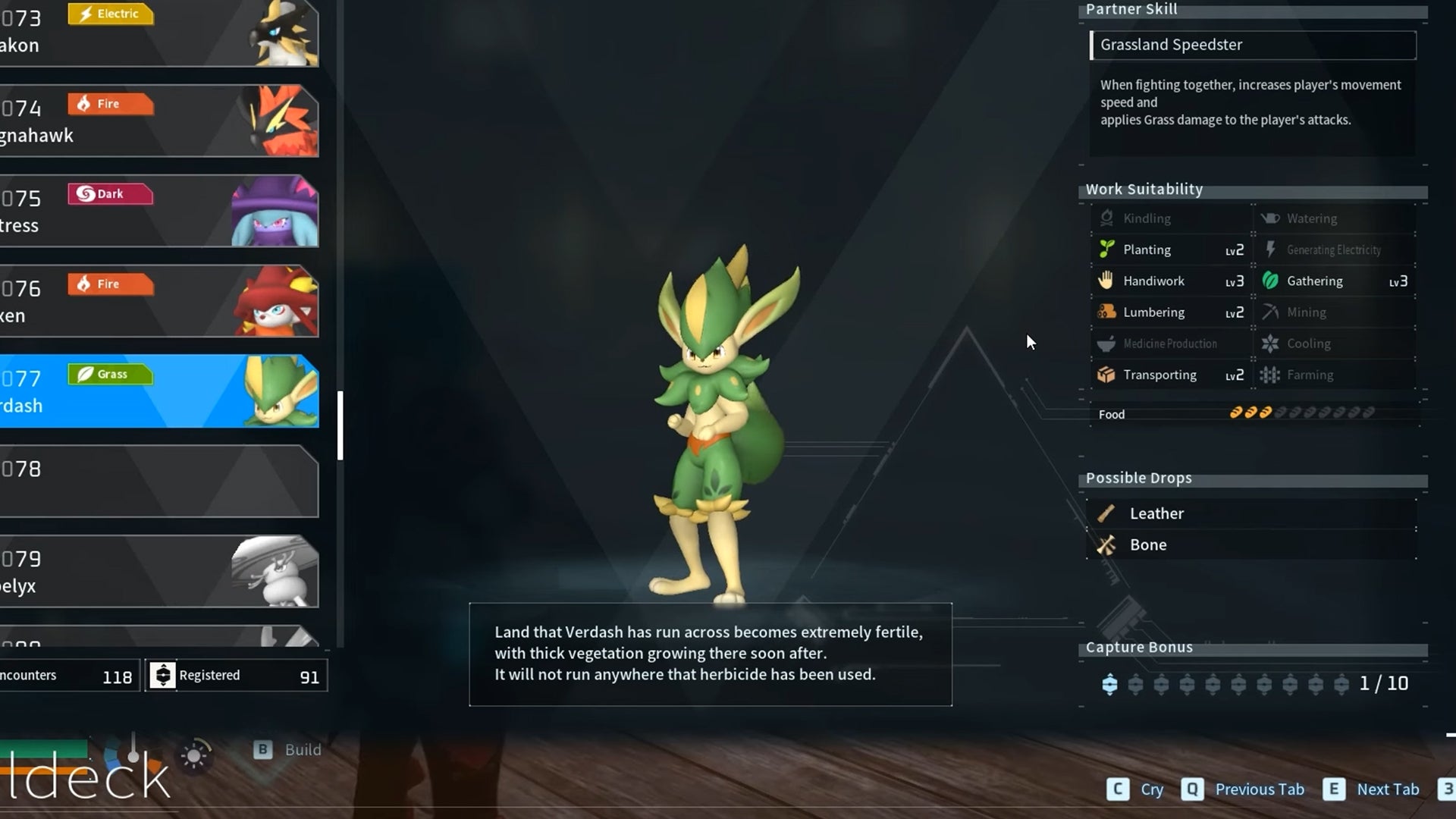The image size is (1456, 819).
Task: Select the Transporting box icon
Action: [1106, 375]
